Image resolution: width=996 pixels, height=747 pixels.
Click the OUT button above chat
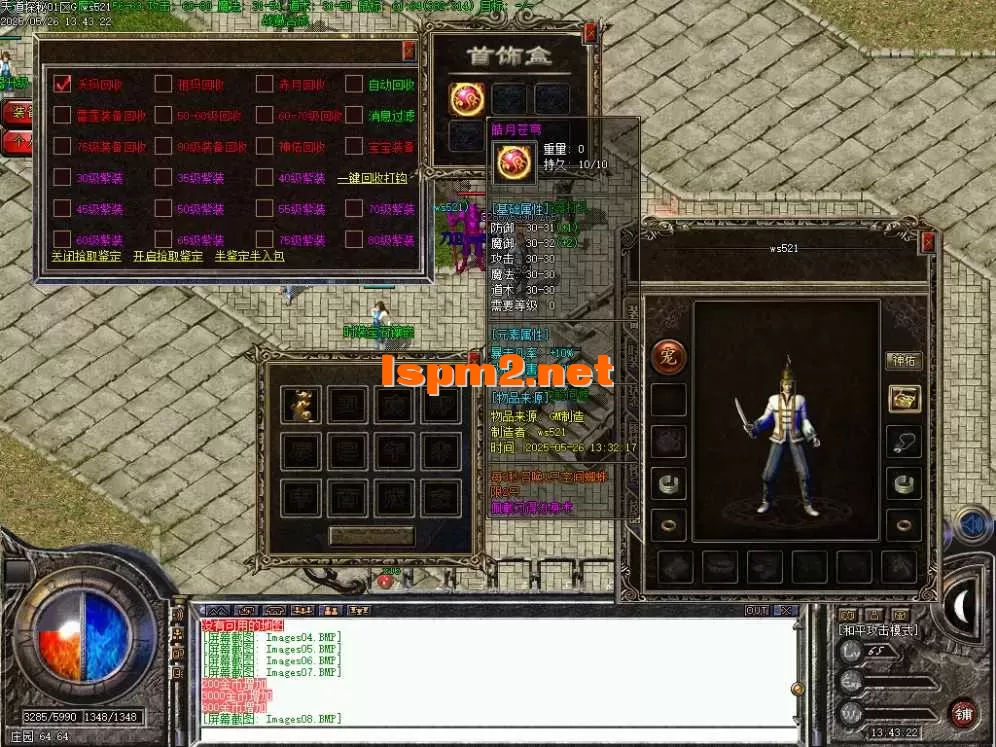coord(757,610)
